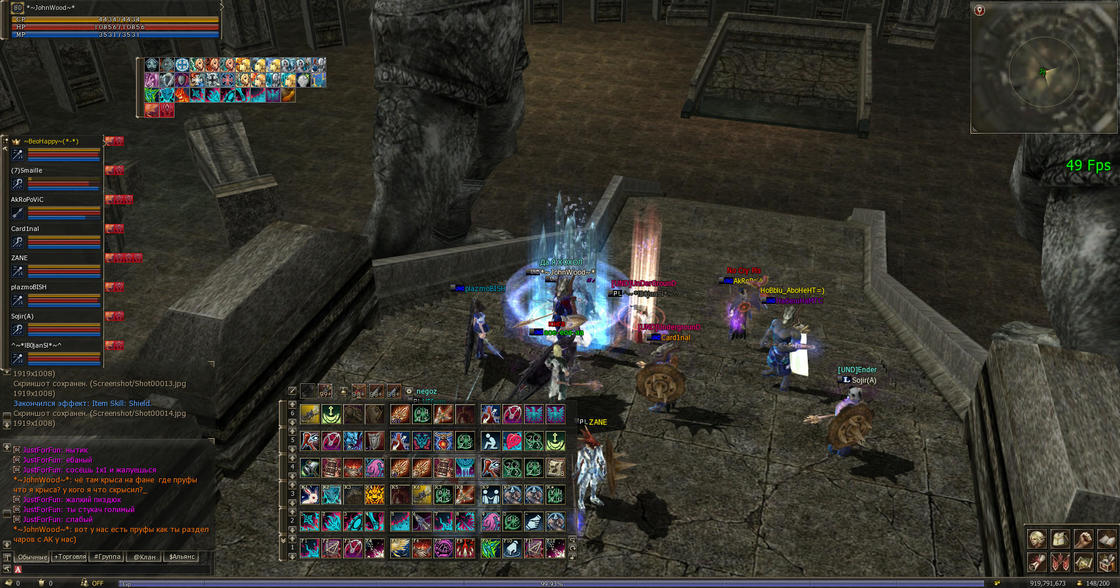1120x588 pixels.
Task: Switch to the @Клан chat tab
Action: tap(144, 556)
